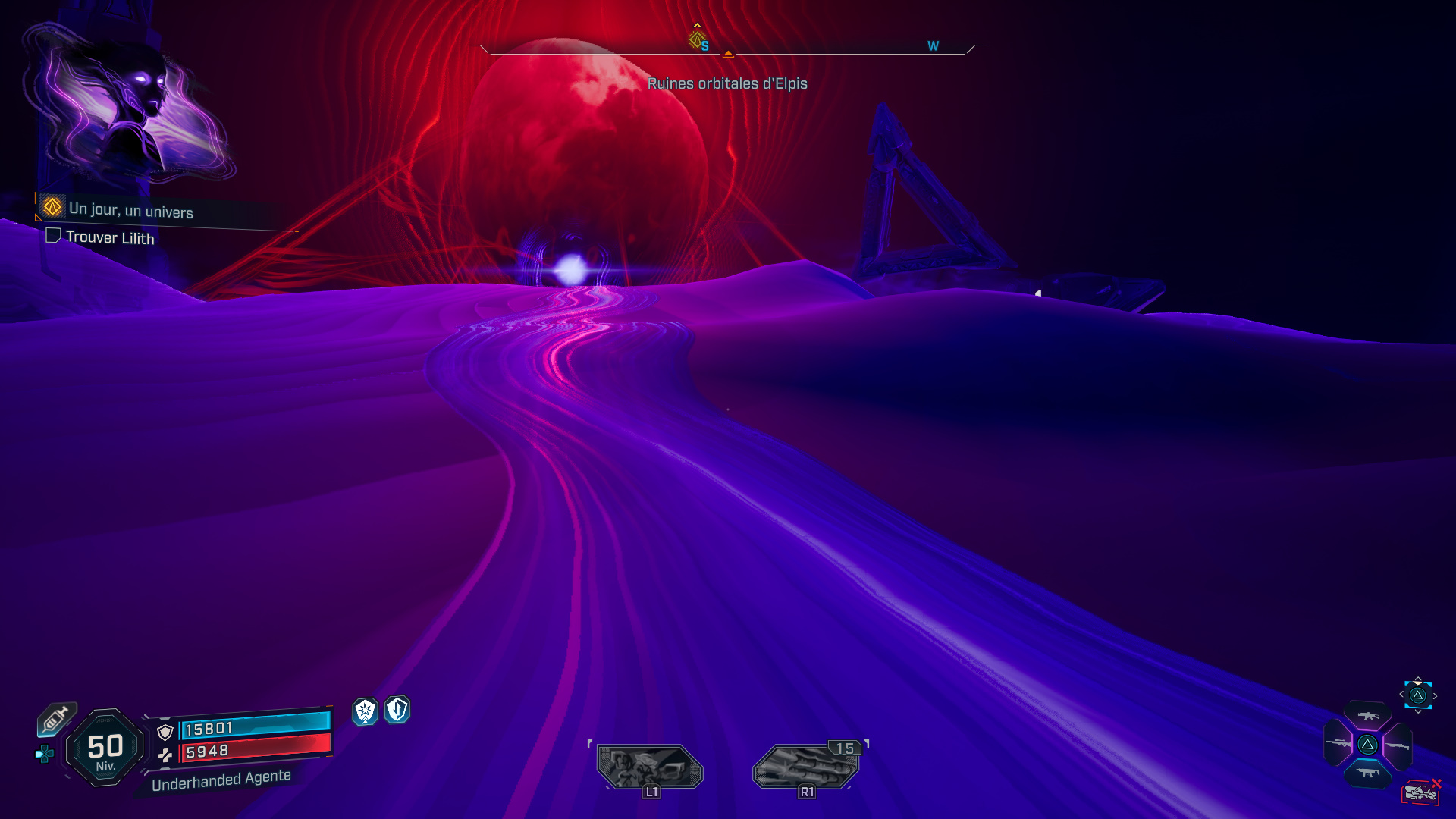
Task: Click the Ruines orbitales d'Elpis label
Action: tap(728, 84)
